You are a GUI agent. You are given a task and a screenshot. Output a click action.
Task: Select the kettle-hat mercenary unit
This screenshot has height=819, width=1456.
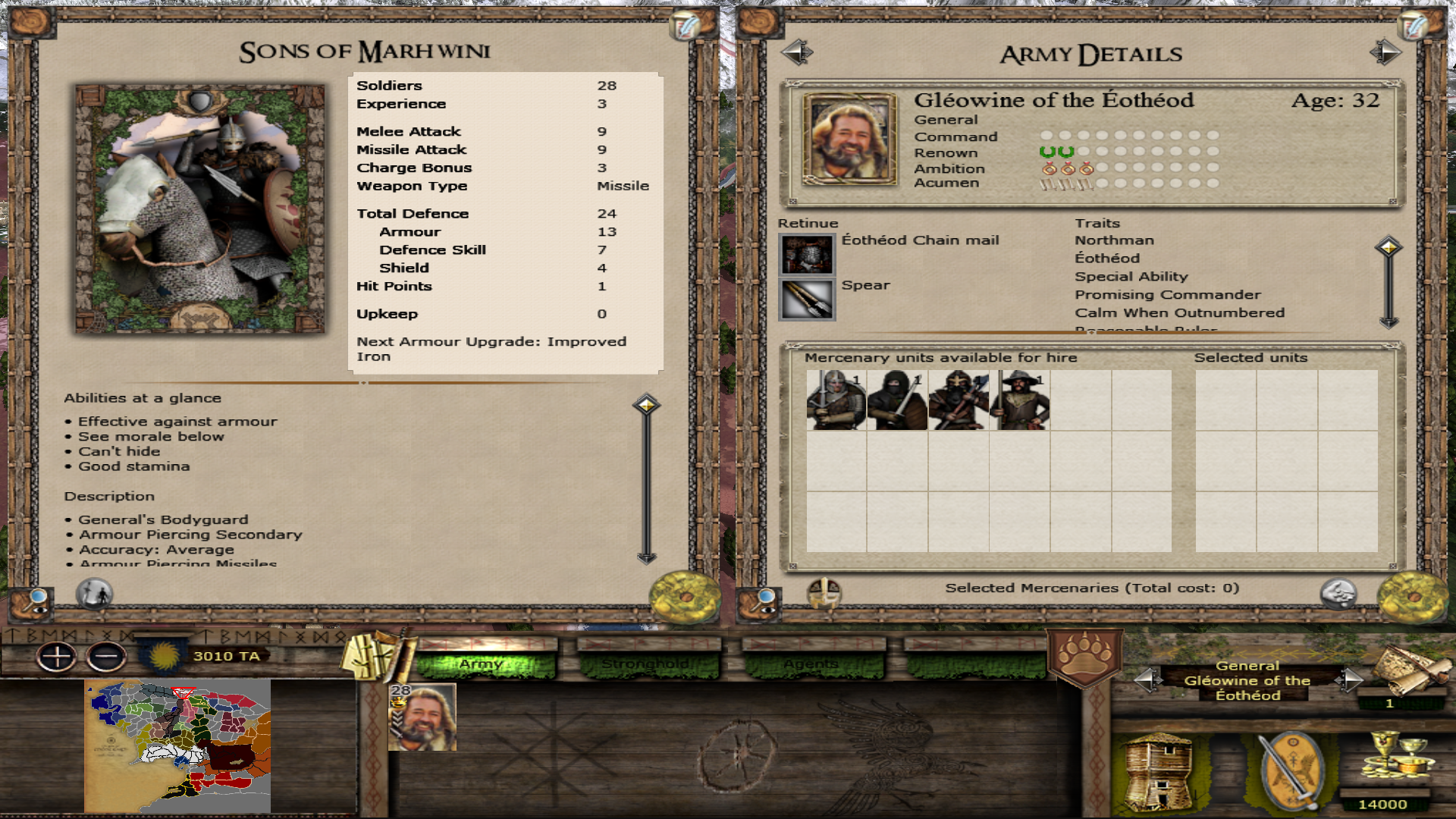pyautogui.click(x=1020, y=400)
